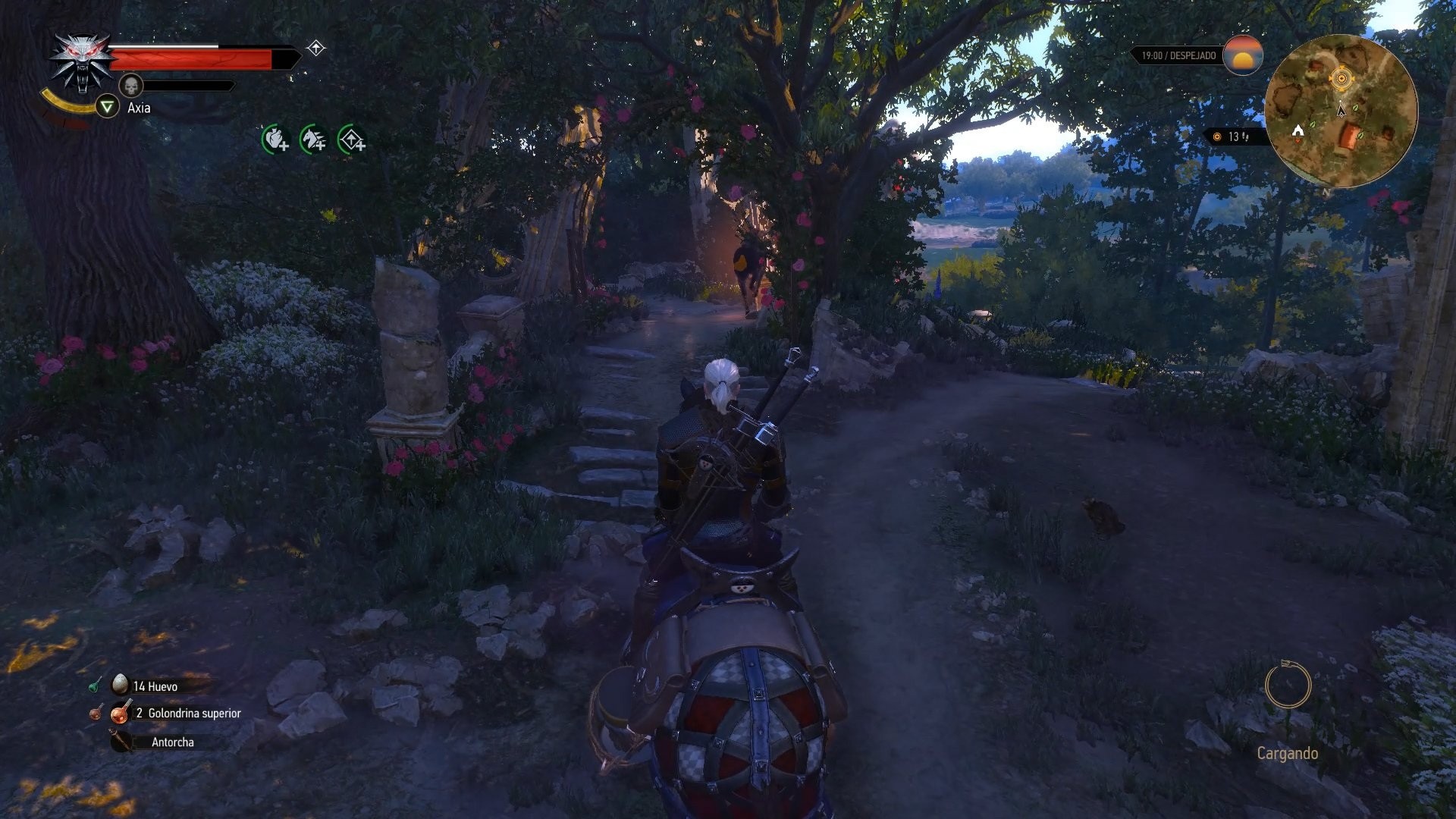Click the player arrow on the minimap
This screenshot has height=819, width=1456.
pyautogui.click(x=1339, y=110)
